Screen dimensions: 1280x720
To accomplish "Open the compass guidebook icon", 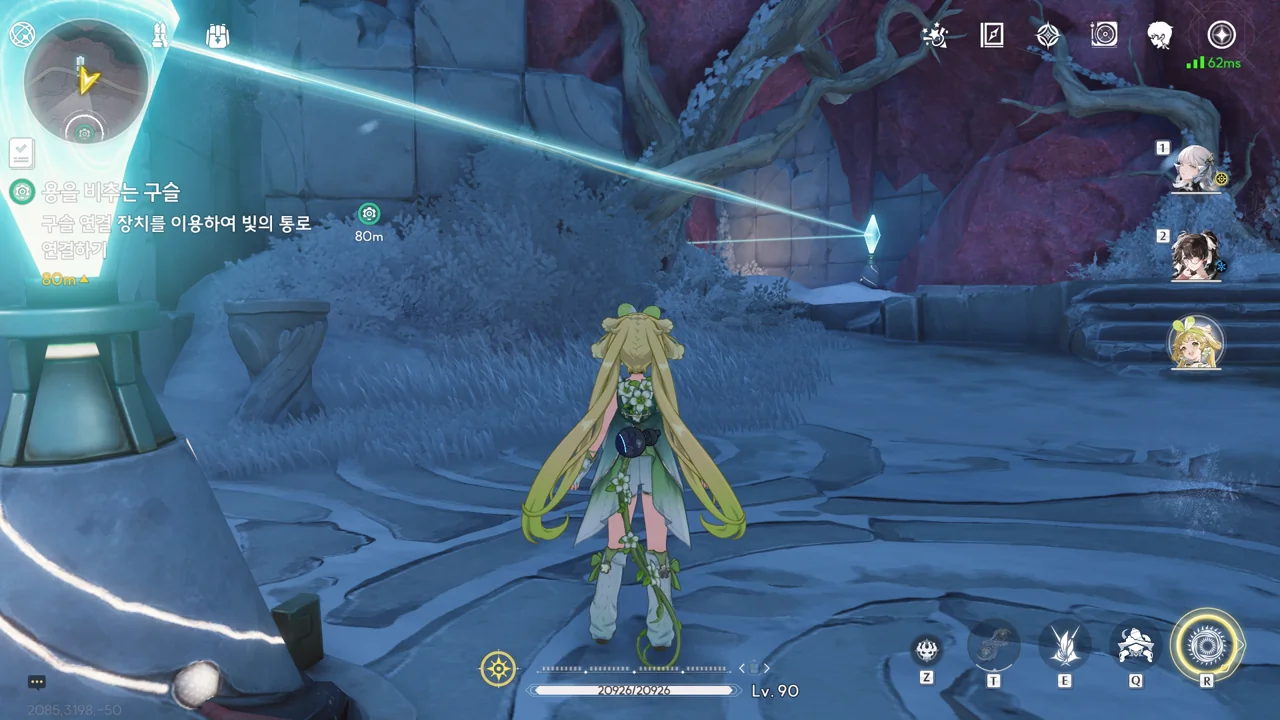I will click(x=991, y=36).
